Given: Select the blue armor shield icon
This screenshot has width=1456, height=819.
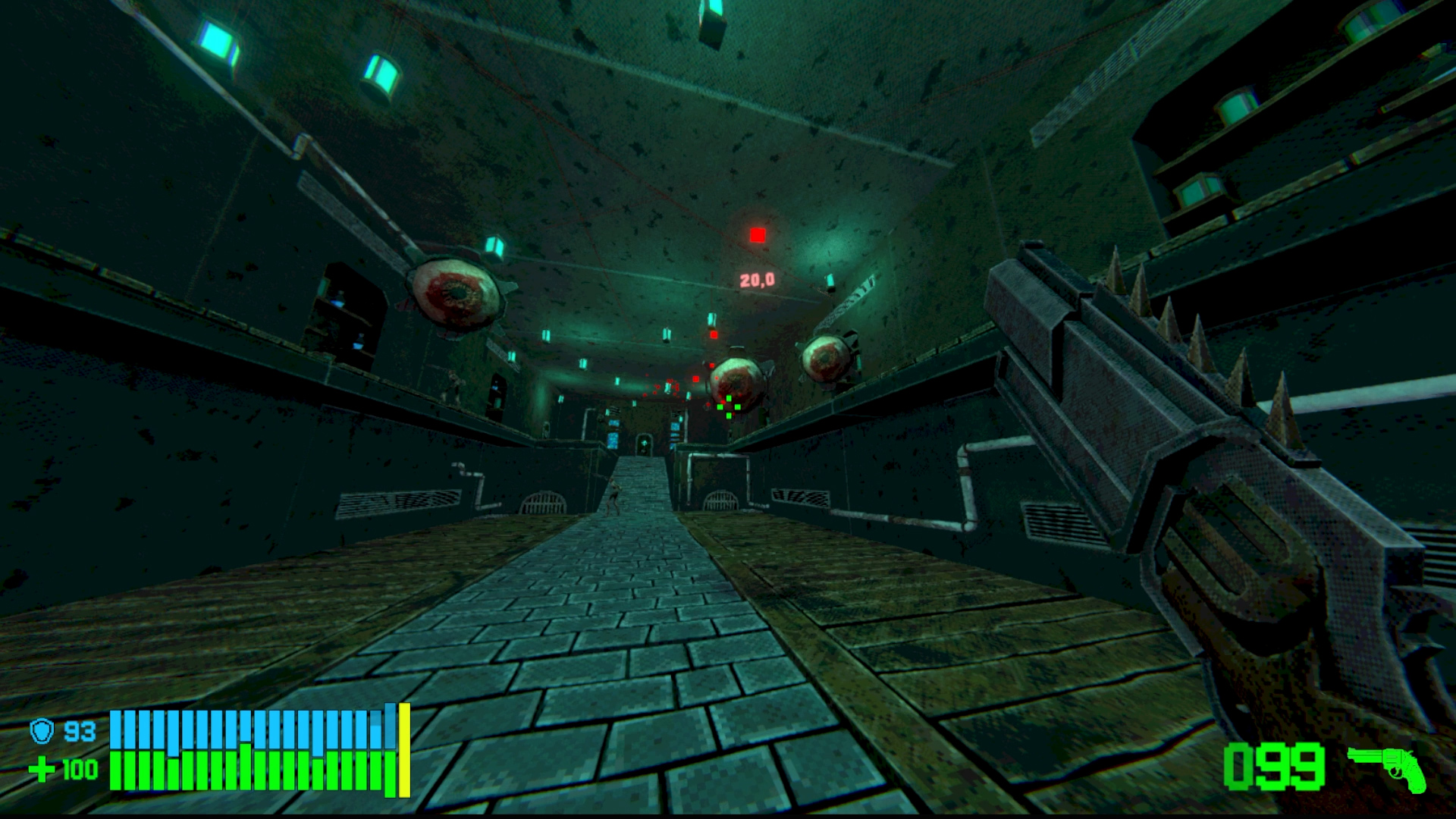Looking at the screenshot, I should (x=42, y=731).
